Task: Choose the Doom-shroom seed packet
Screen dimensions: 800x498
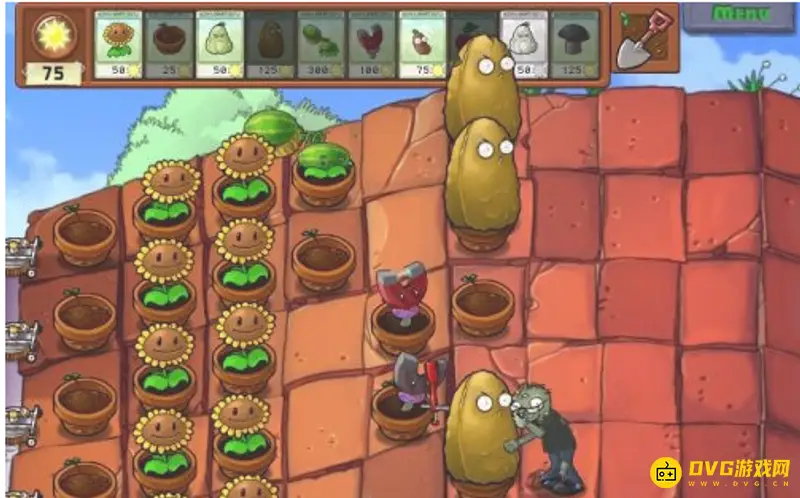Action: click(575, 44)
